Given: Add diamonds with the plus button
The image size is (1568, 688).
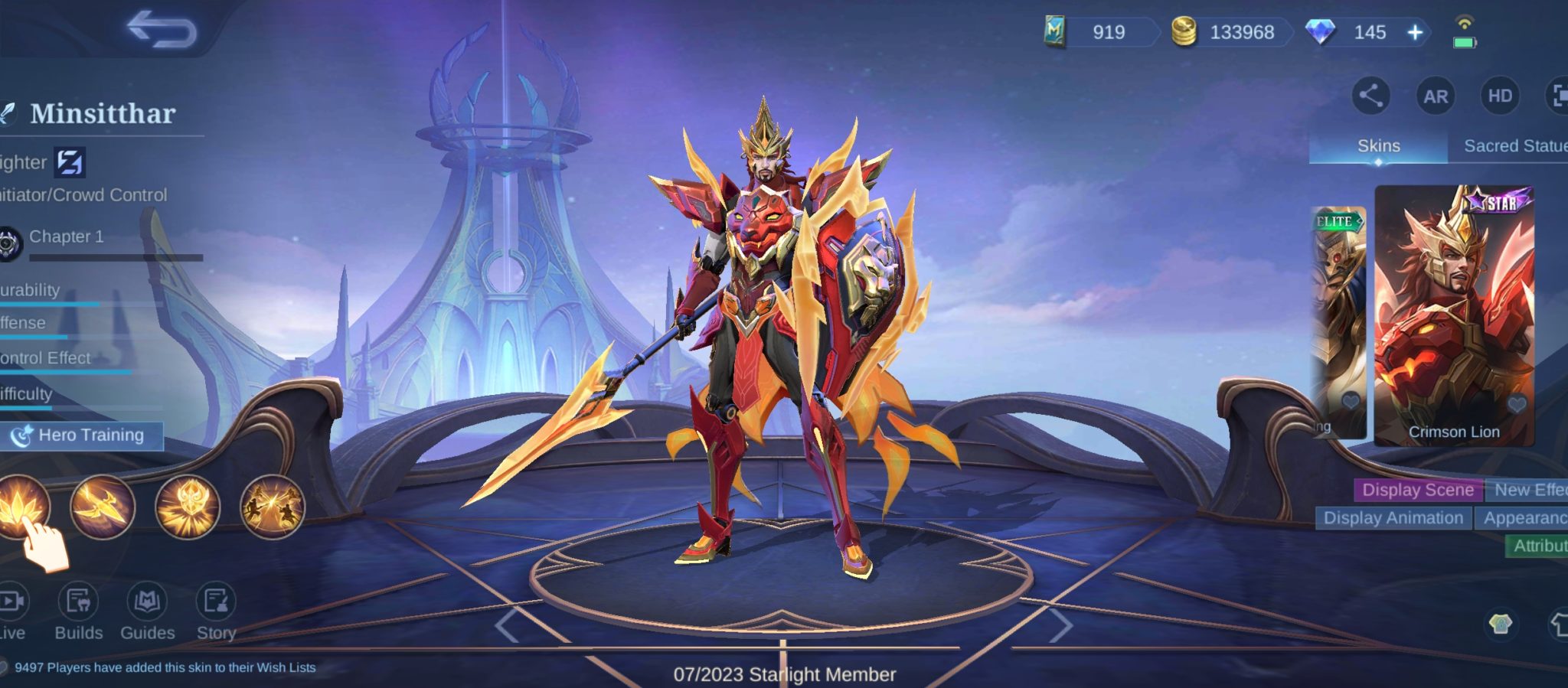Looking at the screenshot, I should coord(1415,32).
